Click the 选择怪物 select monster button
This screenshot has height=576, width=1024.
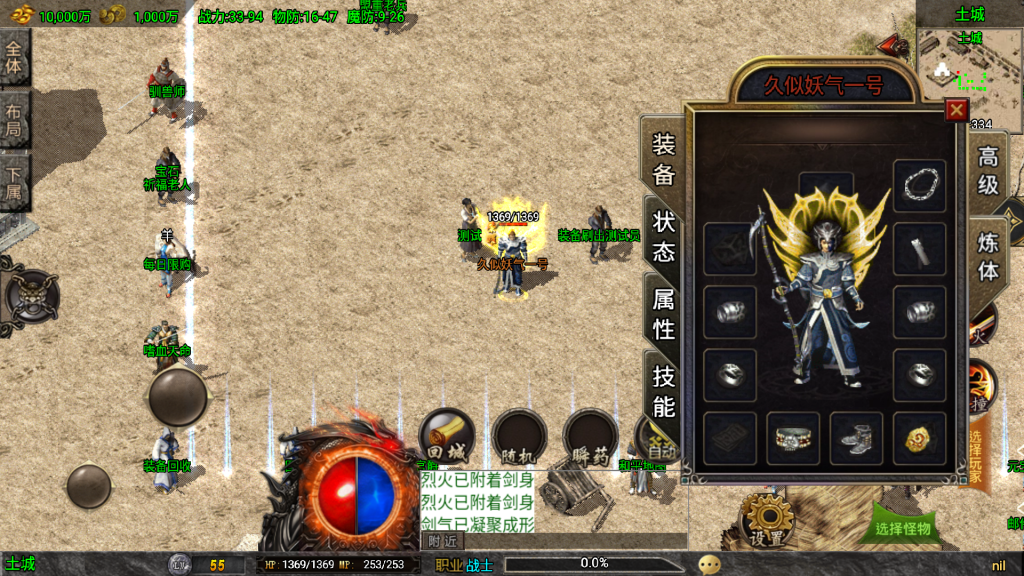tap(902, 528)
